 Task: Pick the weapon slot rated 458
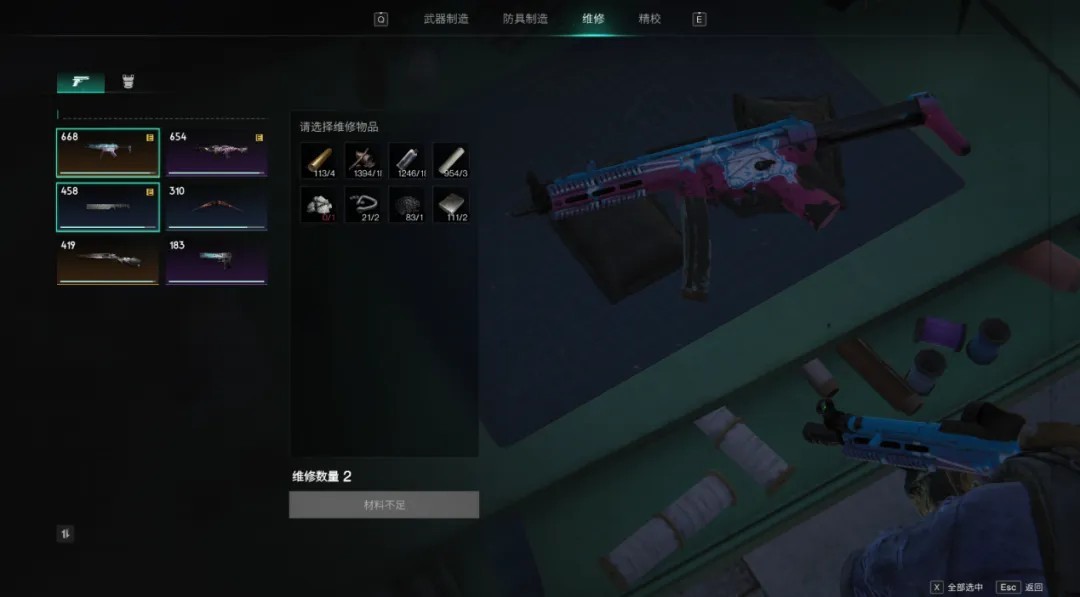(x=108, y=207)
